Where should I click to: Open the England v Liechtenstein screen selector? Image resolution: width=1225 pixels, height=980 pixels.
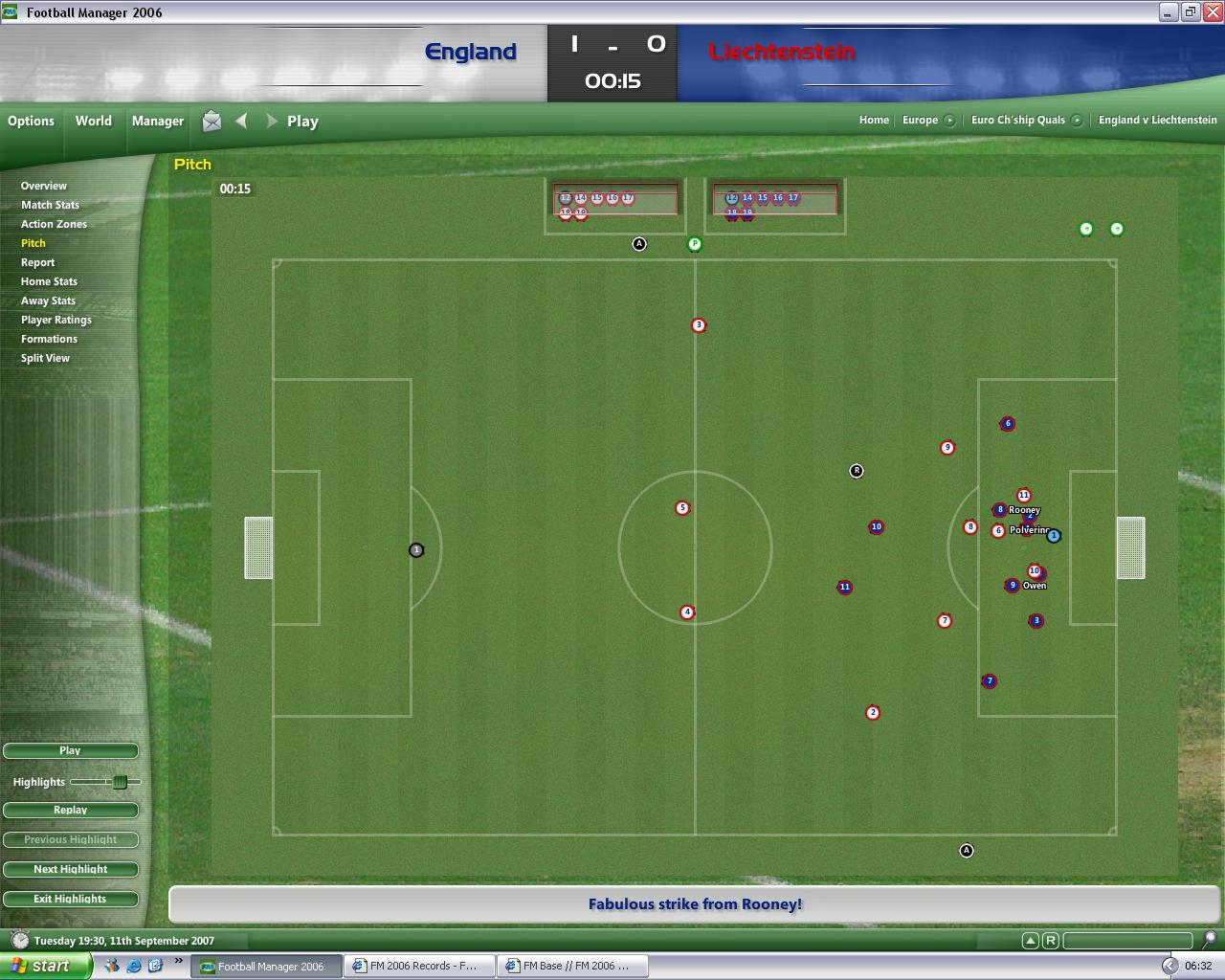point(1158,121)
